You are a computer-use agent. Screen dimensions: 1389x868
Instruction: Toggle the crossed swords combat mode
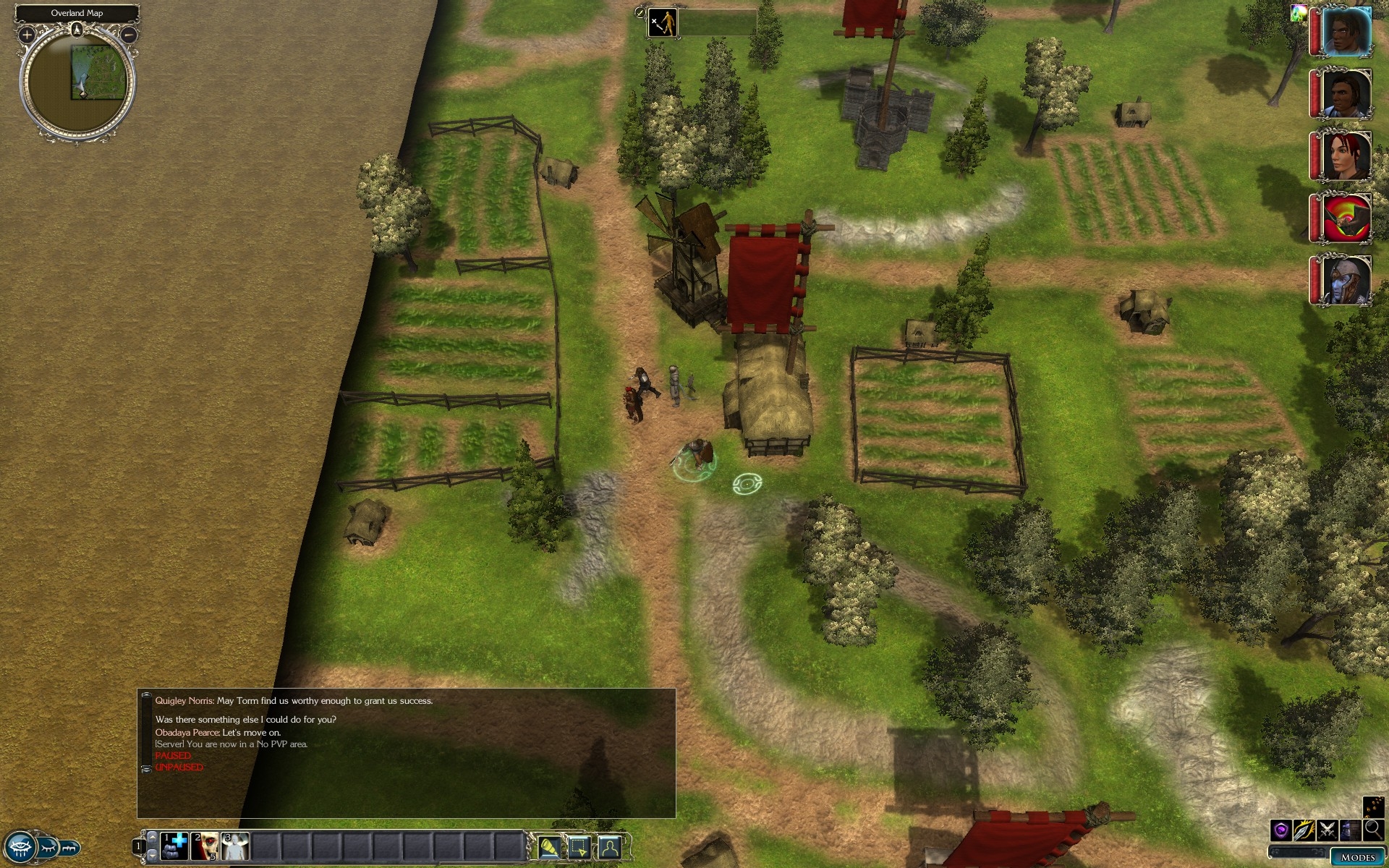1327,830
